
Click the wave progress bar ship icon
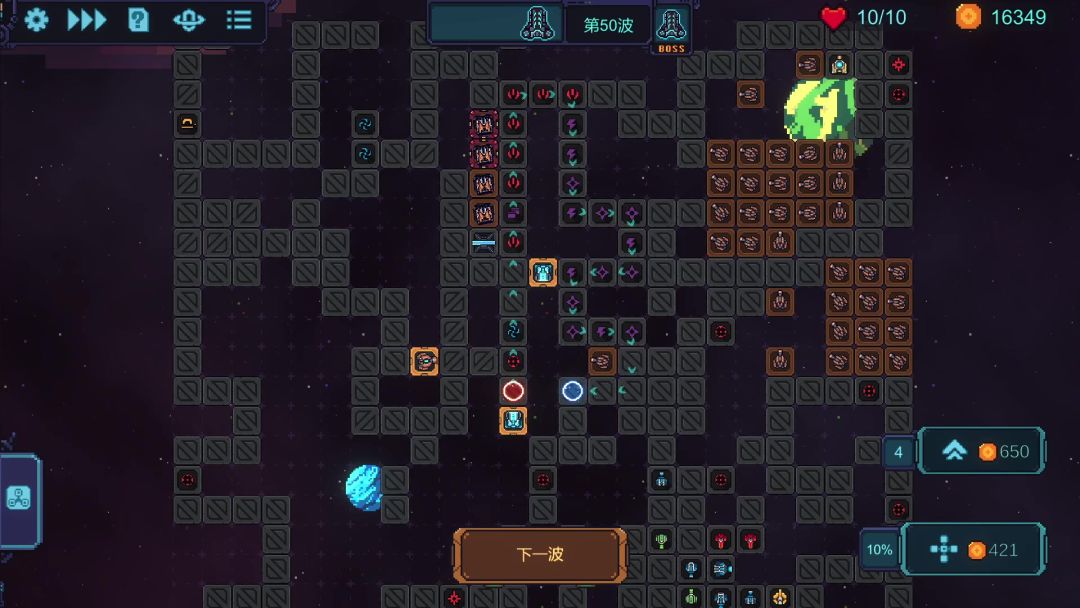click(541, 23)
